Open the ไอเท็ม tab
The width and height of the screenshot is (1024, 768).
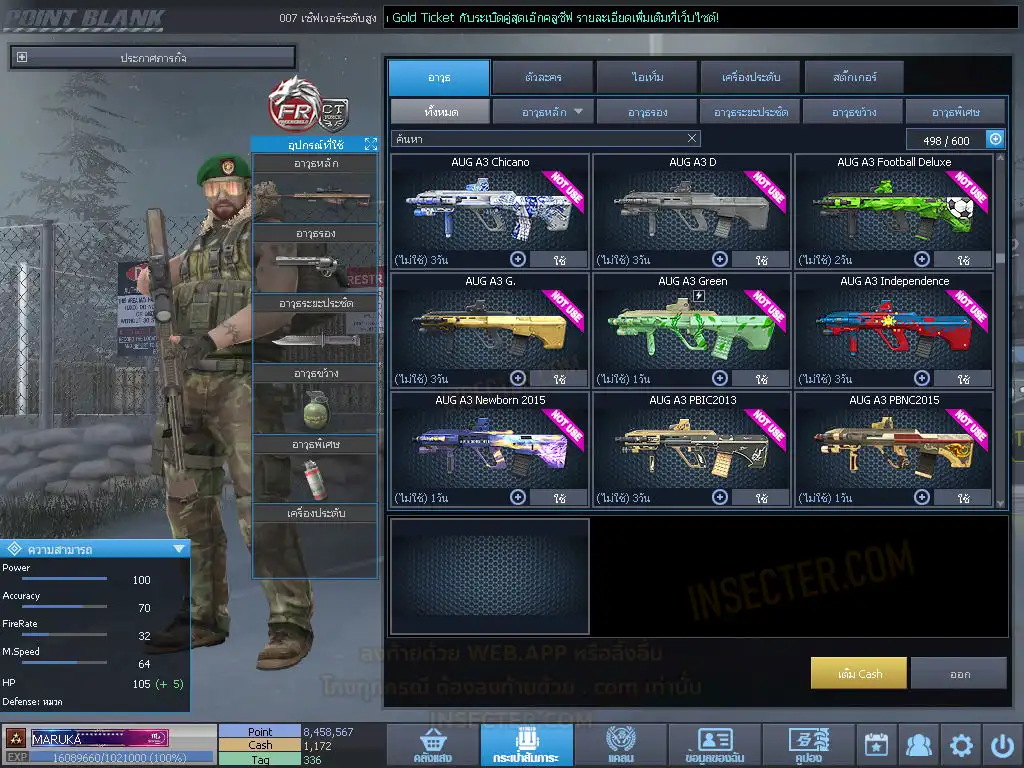(648, 77)
